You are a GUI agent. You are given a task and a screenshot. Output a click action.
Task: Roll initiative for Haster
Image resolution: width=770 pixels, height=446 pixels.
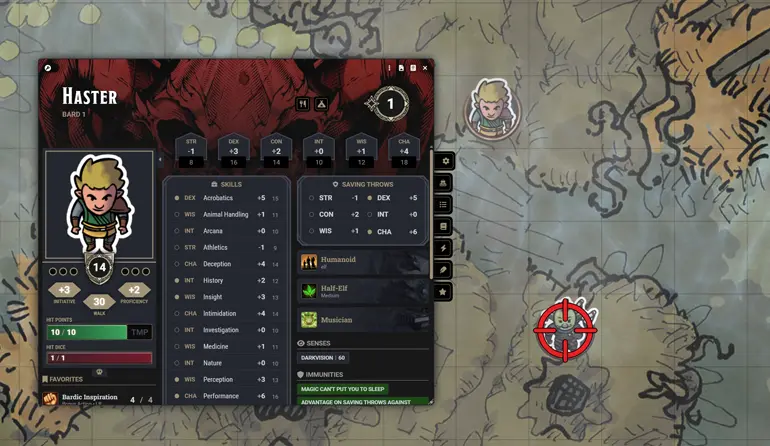click(65, 290)
